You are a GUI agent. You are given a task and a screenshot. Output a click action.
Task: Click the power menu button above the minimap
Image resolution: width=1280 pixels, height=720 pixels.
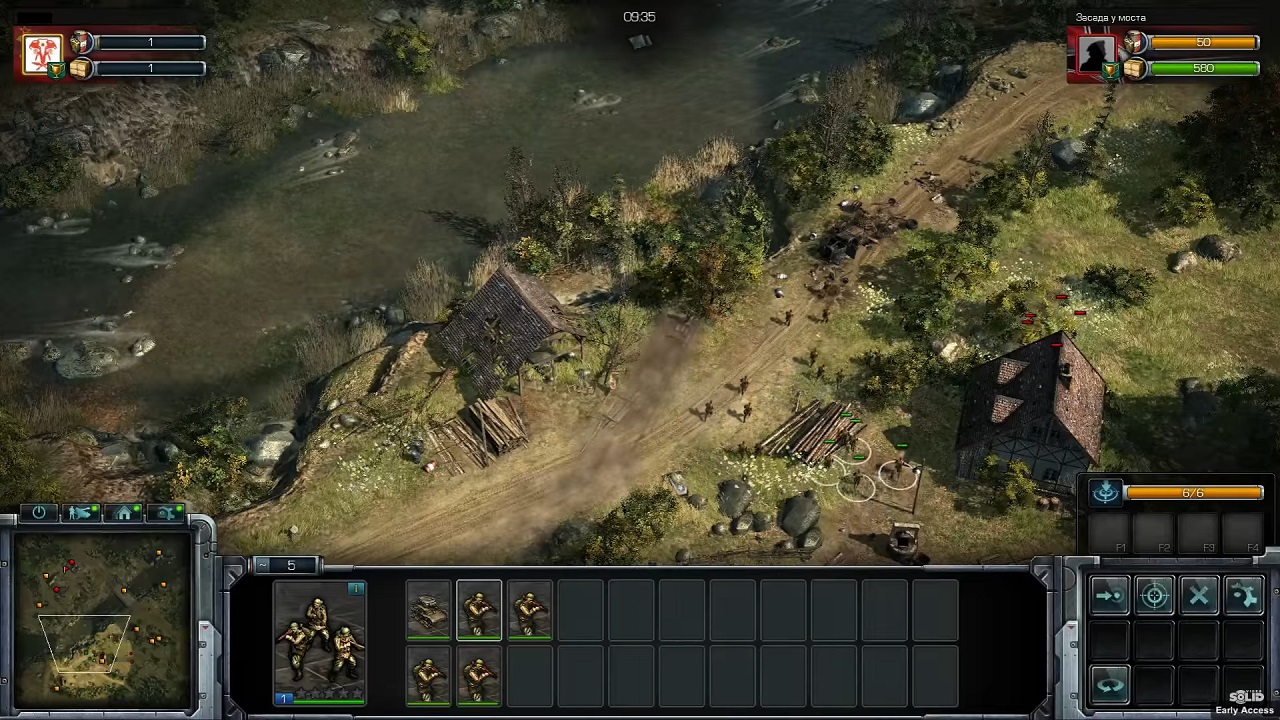(39, 513)
